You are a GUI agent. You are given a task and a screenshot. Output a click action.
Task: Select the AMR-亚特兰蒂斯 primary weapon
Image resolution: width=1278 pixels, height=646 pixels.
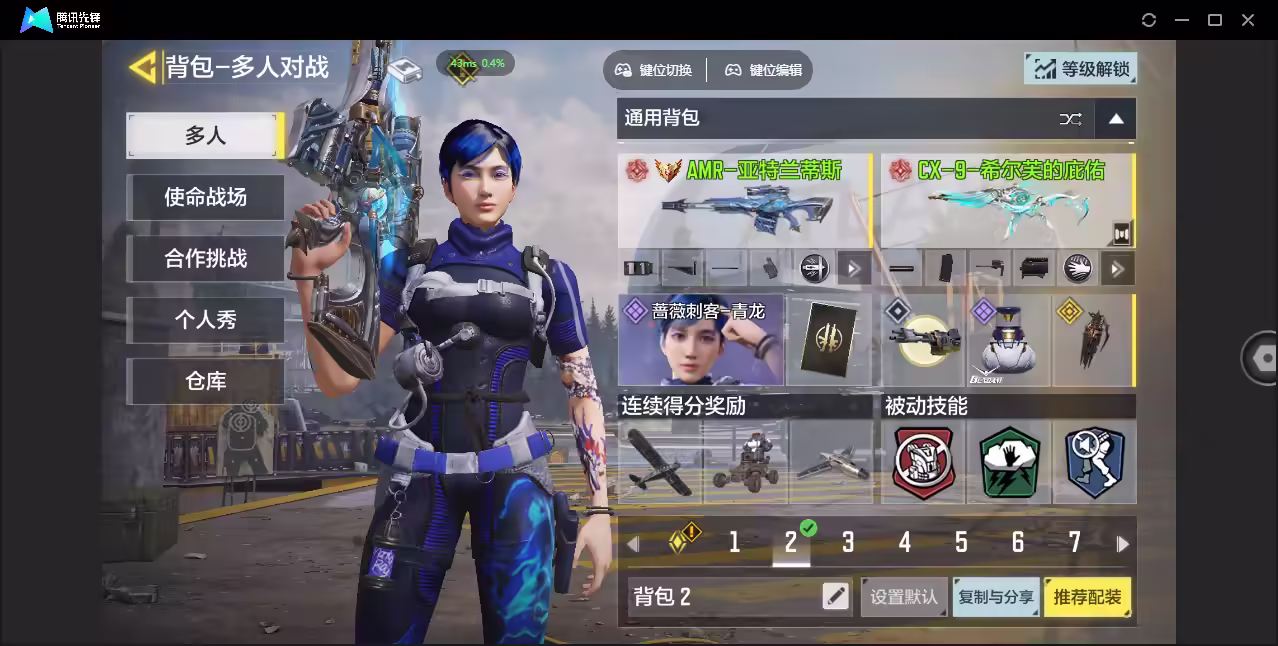point(744,202)
